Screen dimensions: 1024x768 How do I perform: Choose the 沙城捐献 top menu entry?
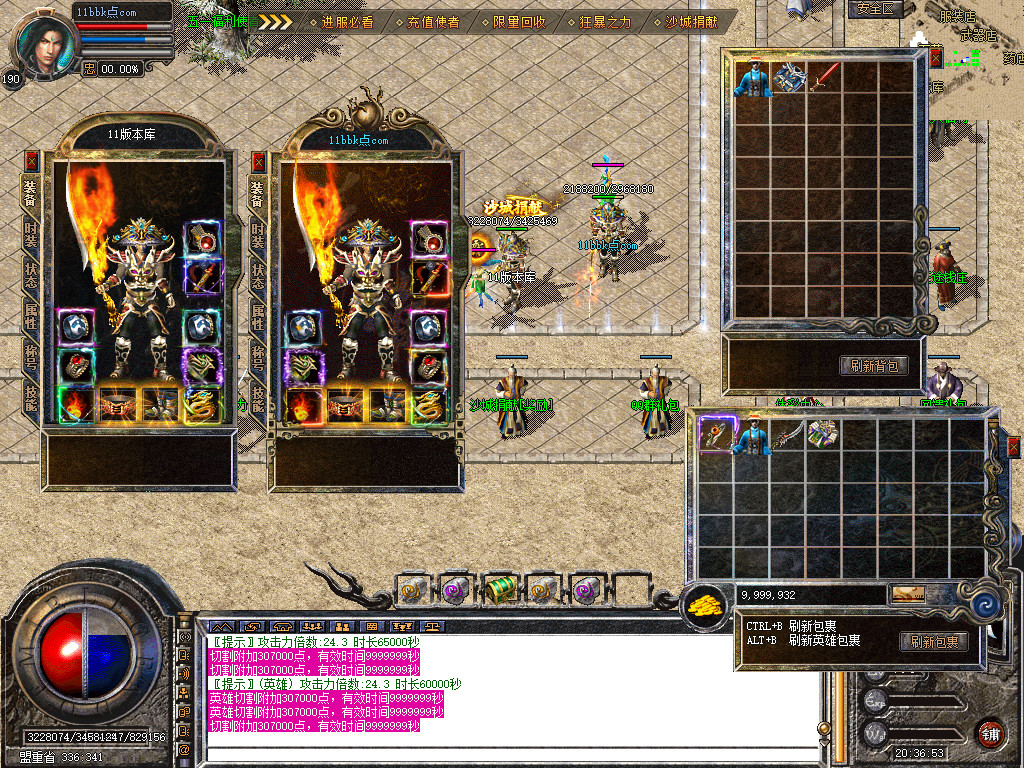(690, 21)
